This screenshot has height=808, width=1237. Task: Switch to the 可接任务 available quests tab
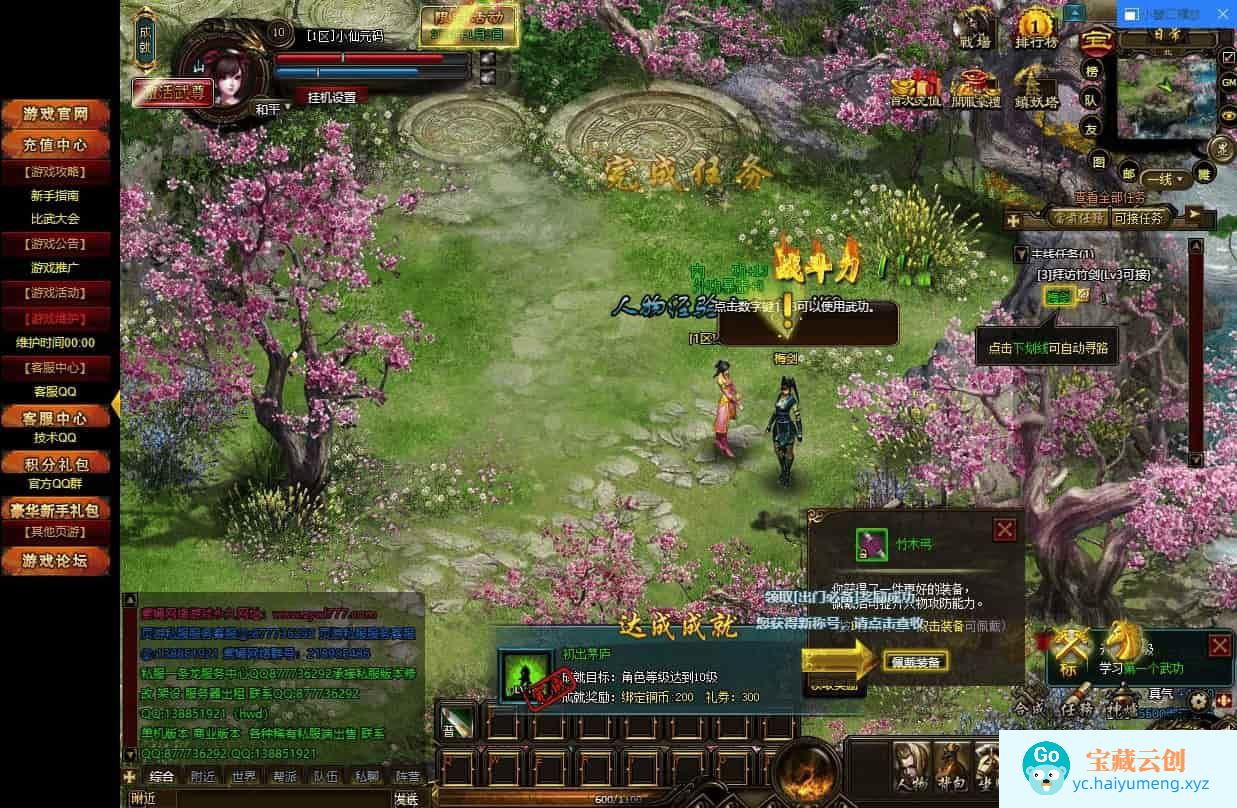[1138, 217]
